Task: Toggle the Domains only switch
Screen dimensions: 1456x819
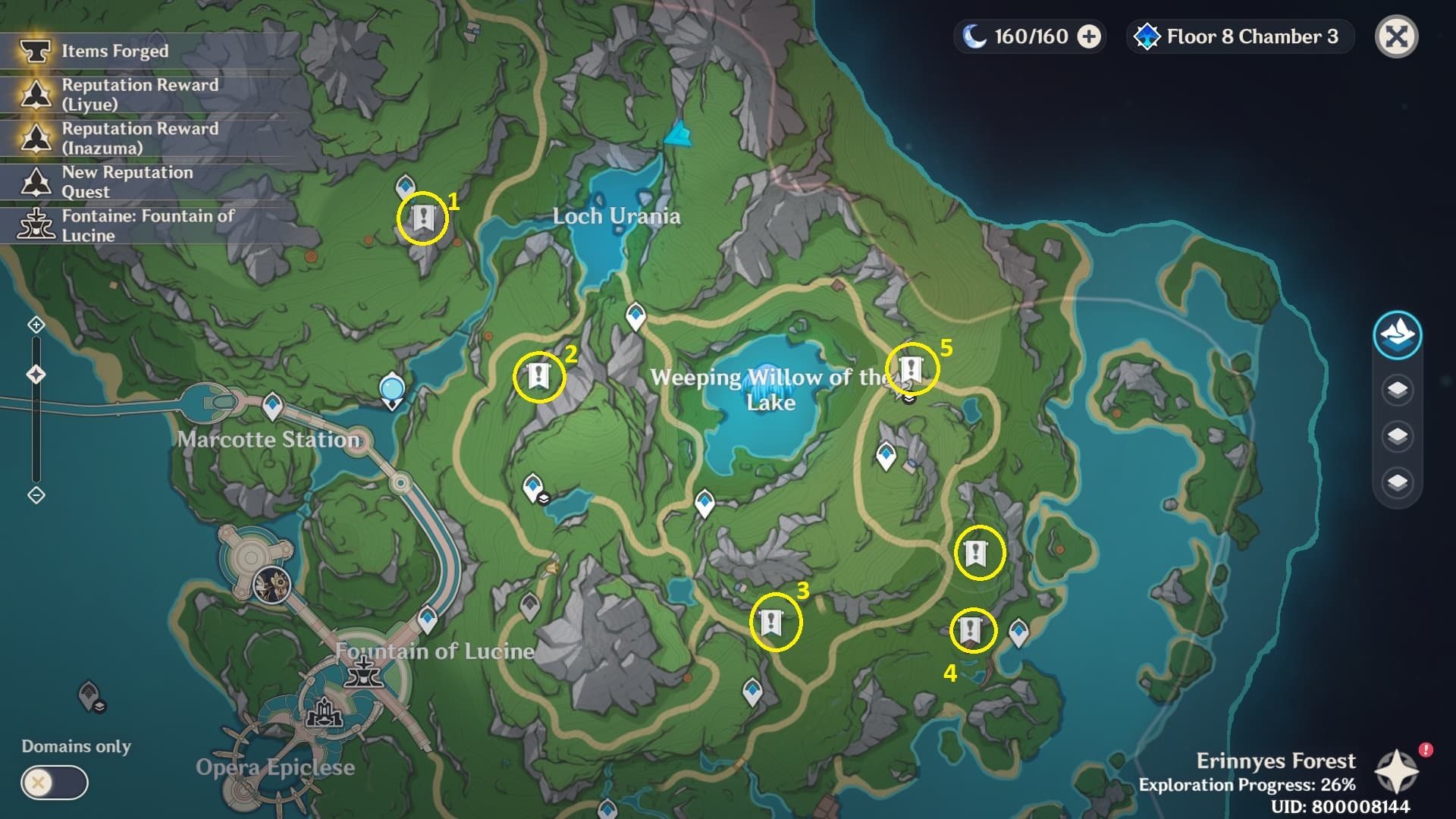Action: [55, 783]
